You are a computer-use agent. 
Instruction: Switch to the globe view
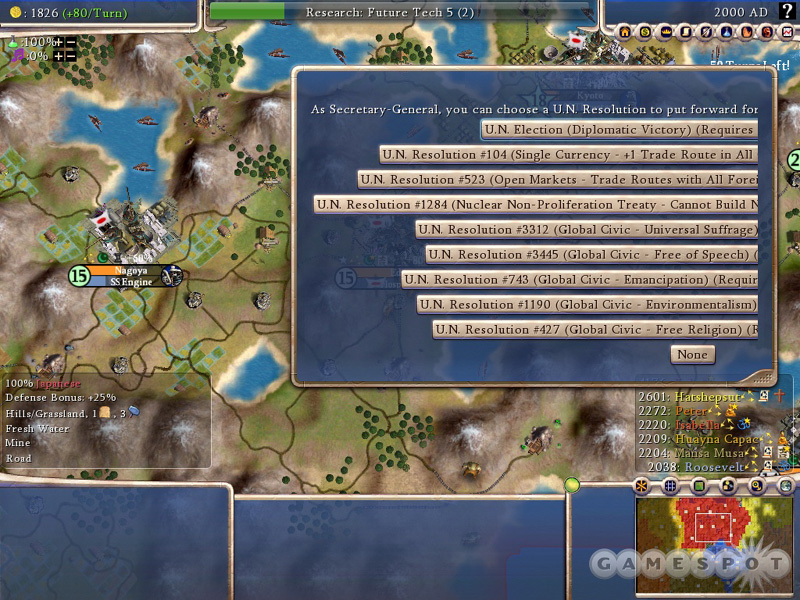787,486
